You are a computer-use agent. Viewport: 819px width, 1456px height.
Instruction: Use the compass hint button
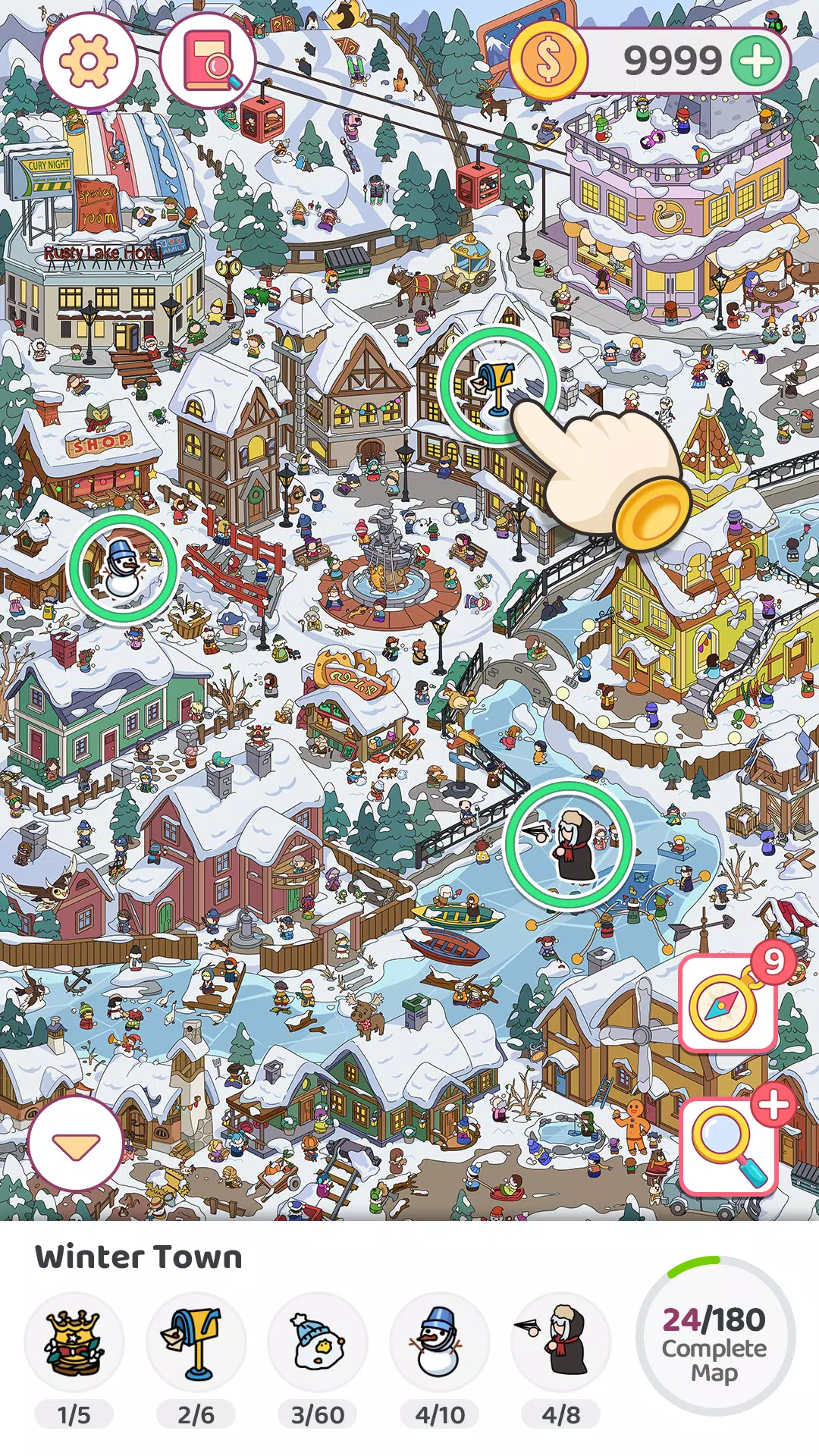click(726, 1004)
